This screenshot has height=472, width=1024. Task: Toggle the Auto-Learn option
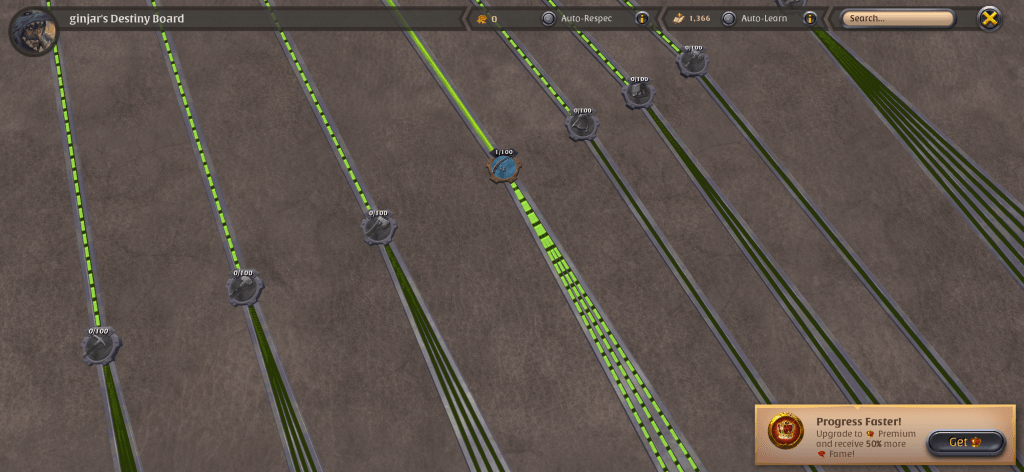[728, 18]
